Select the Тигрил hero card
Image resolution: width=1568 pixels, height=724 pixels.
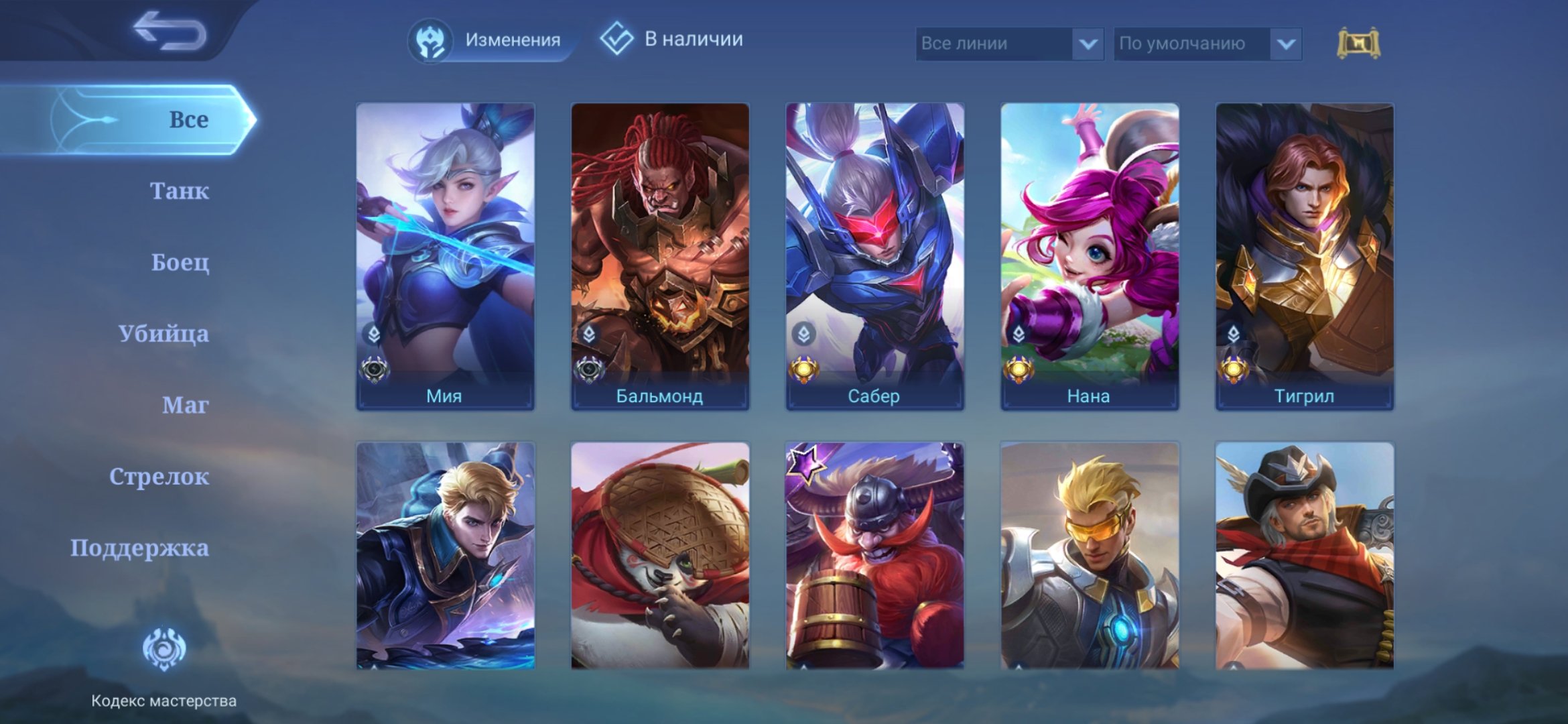(1304, 255)
